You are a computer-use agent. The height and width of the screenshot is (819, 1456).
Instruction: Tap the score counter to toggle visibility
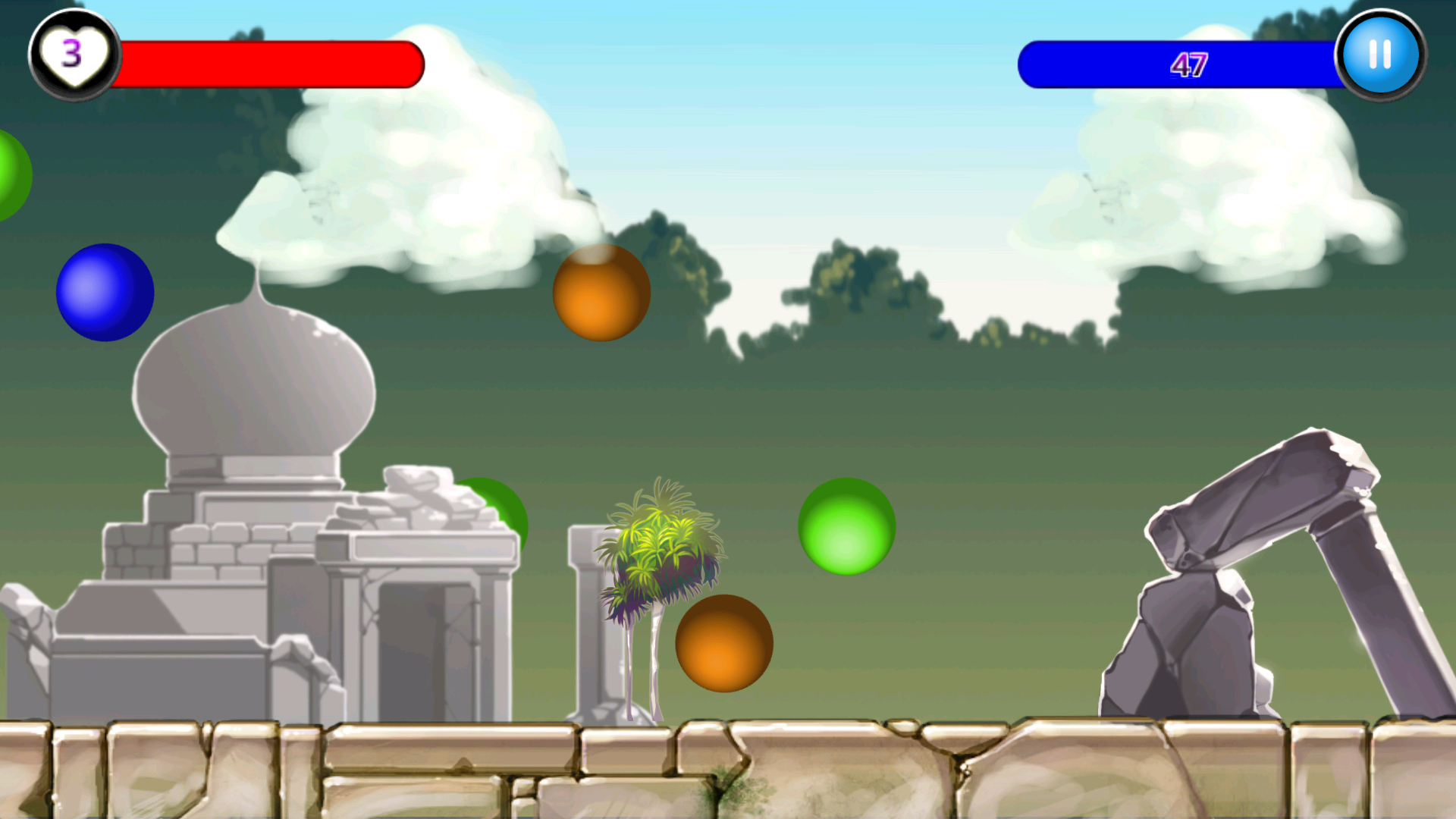[1191, 64]
